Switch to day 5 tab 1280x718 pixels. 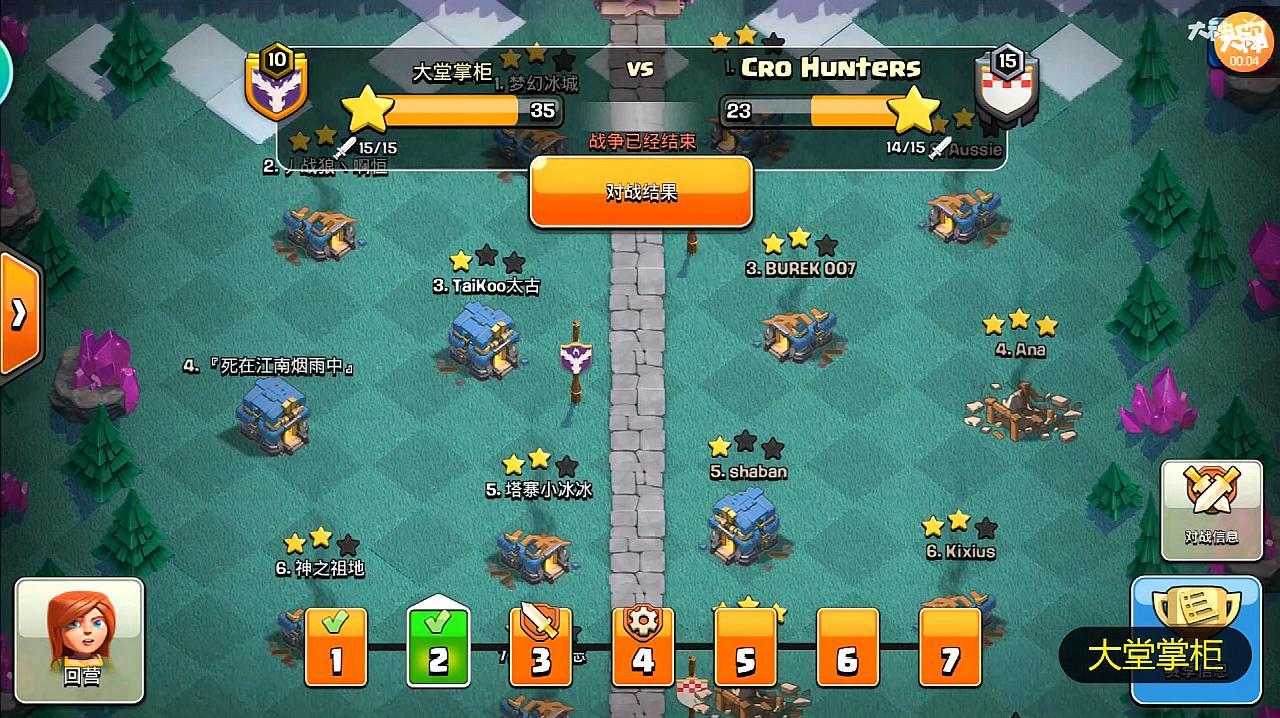(x=745, y=647)
